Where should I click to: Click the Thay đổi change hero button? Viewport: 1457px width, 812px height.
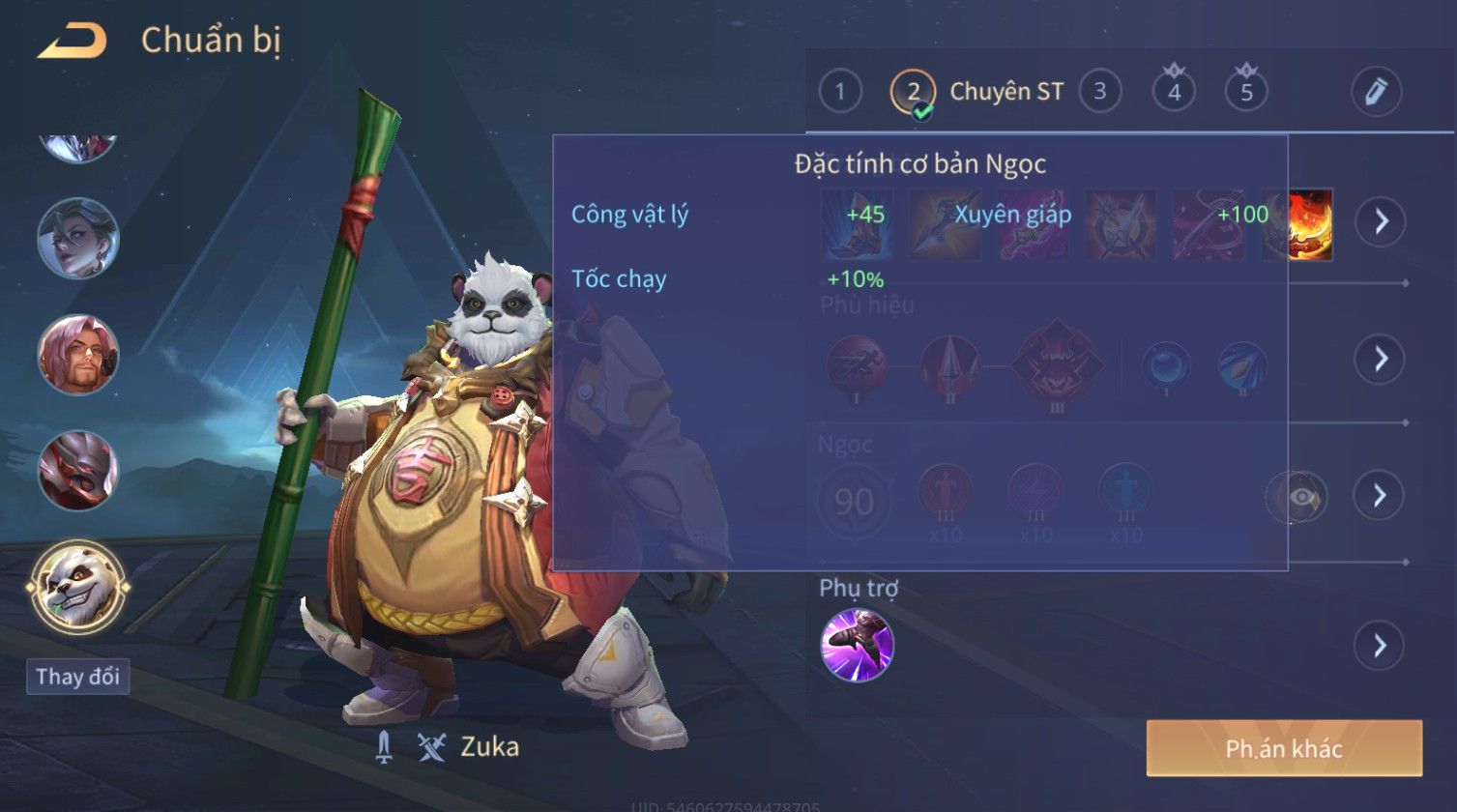pyautogui.click(x=77, y=677)
